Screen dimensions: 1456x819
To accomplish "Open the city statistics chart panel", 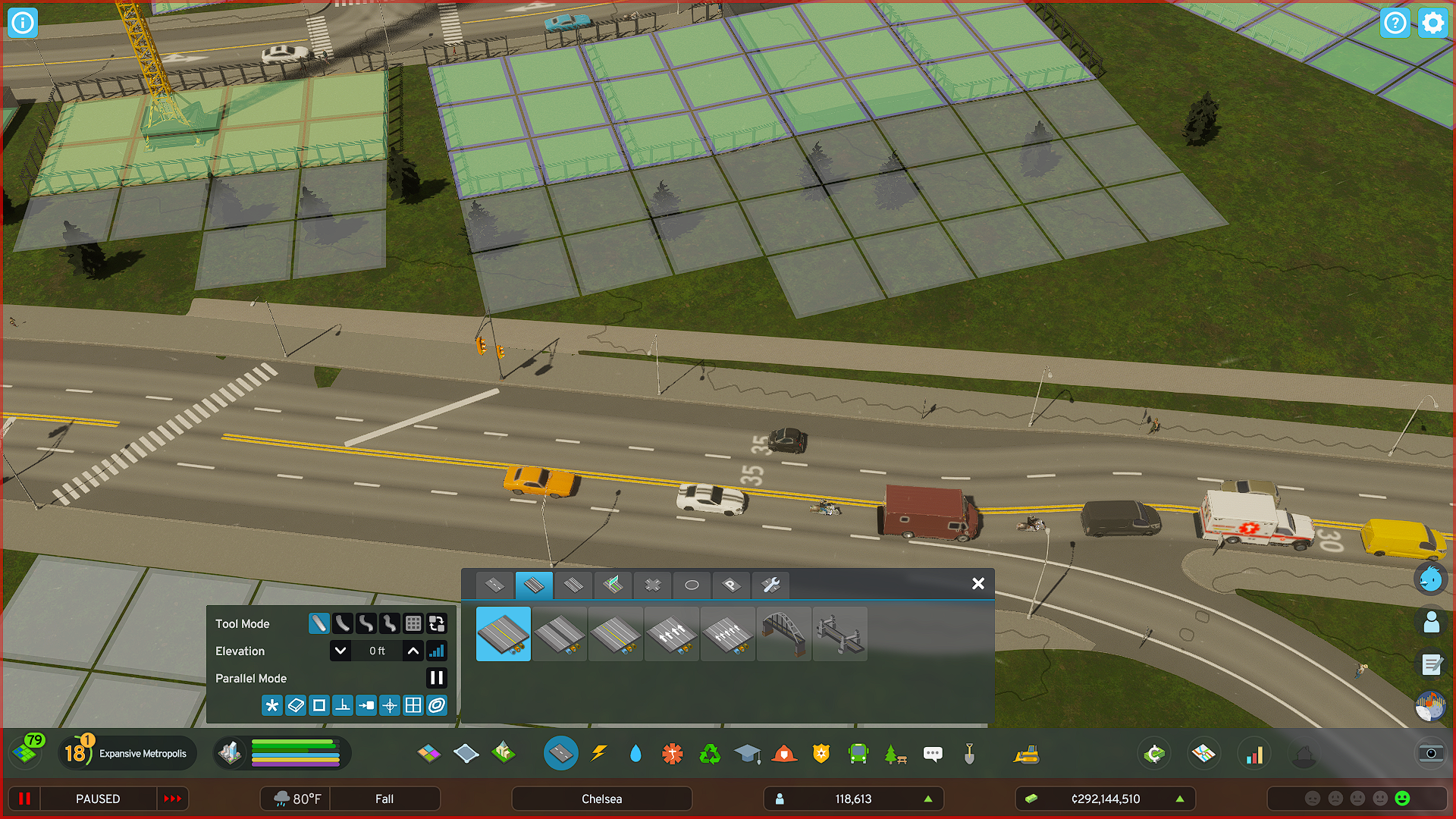I will click(x=1254, y=753).
